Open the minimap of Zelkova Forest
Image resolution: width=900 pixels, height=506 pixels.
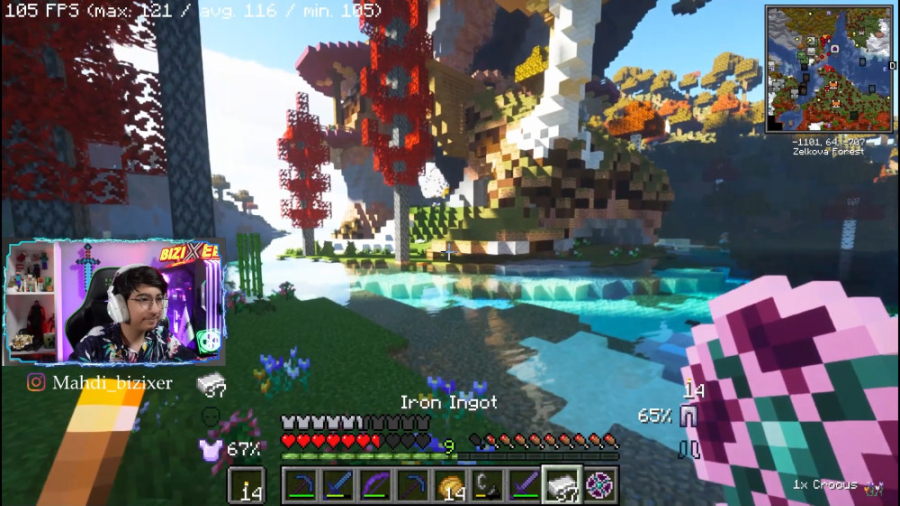829,69
